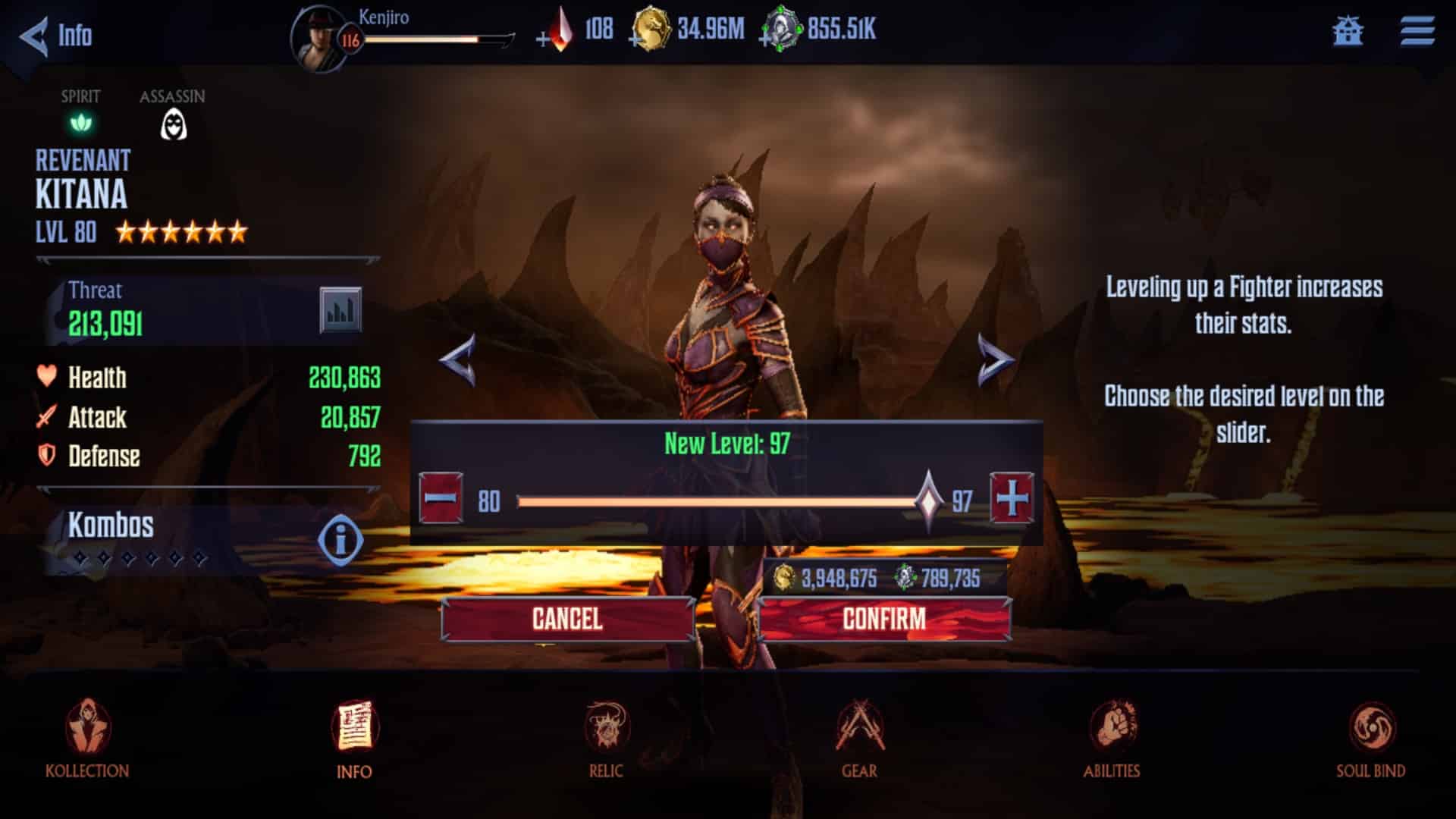Screen dimensions: 1456x819
Task: Decrease level with the minus button
Action: 444,498
